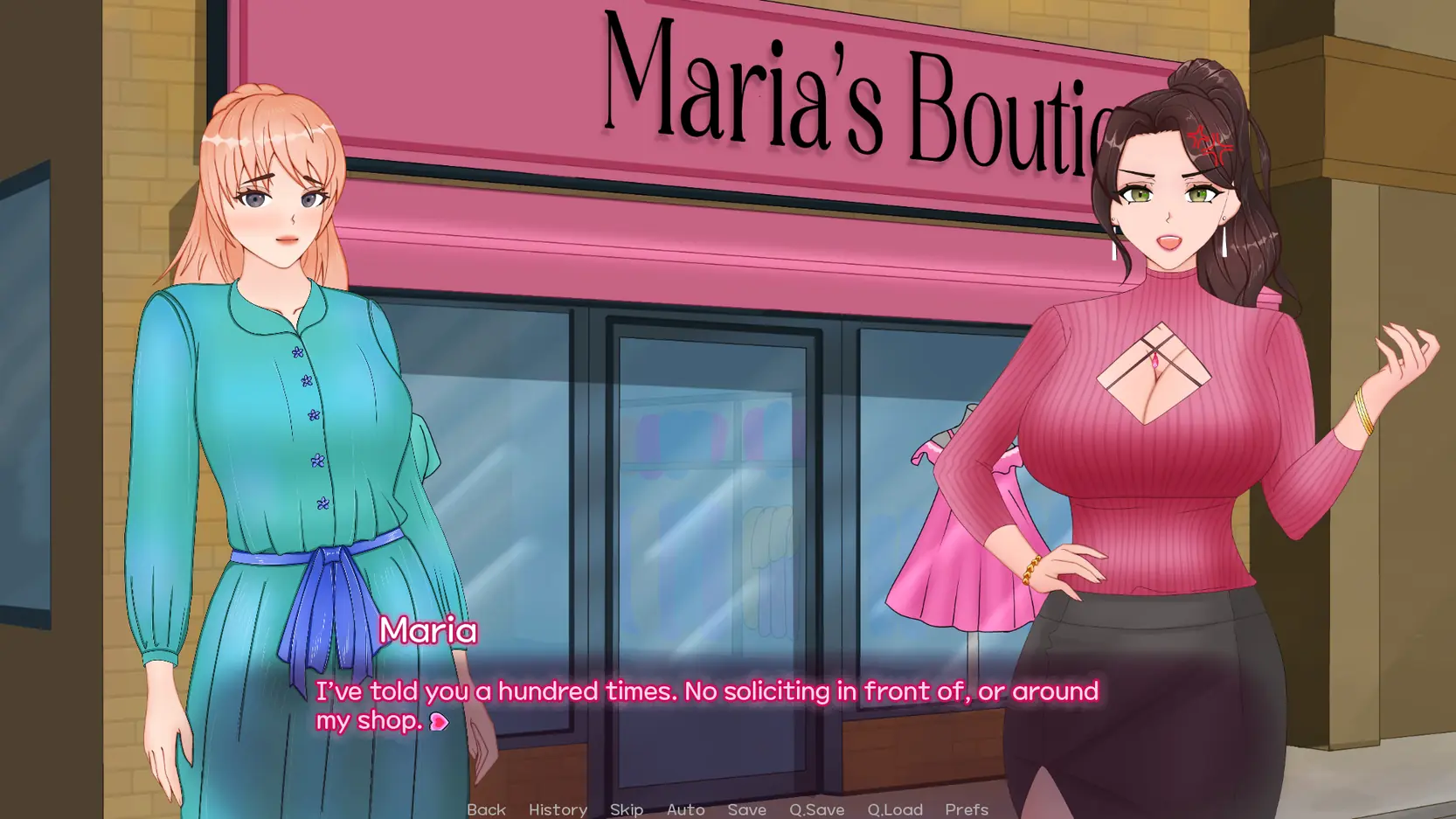Image resolution: width=1456 pixels, height=819 pixels.
Task: Click Q.Save to quick save
Action: [x=816, y=809]
